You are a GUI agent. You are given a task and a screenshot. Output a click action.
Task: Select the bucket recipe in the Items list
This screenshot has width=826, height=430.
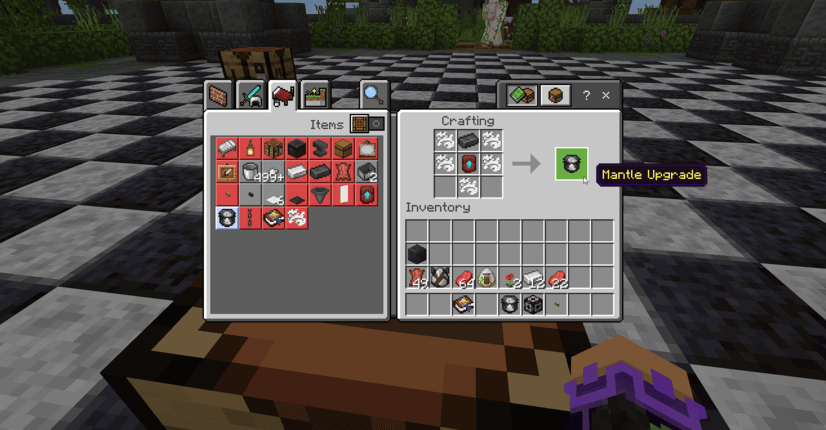coord(250,172)
